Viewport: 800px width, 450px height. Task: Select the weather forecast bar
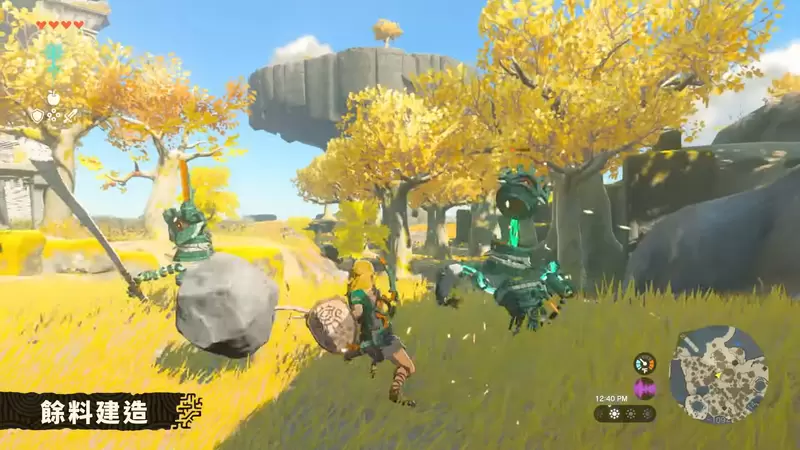coord(625,413)
